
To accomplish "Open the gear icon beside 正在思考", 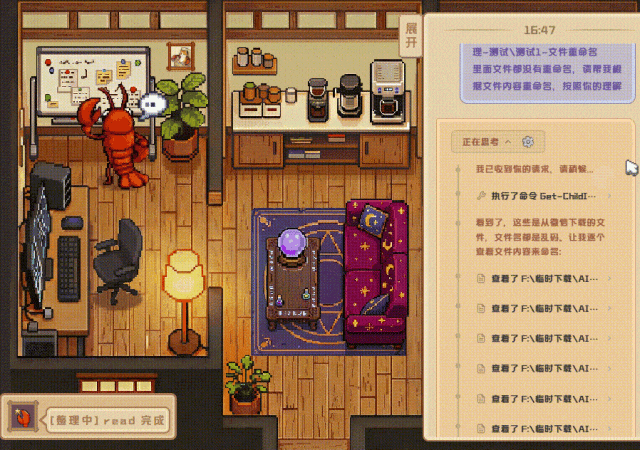I will (529, 142).
